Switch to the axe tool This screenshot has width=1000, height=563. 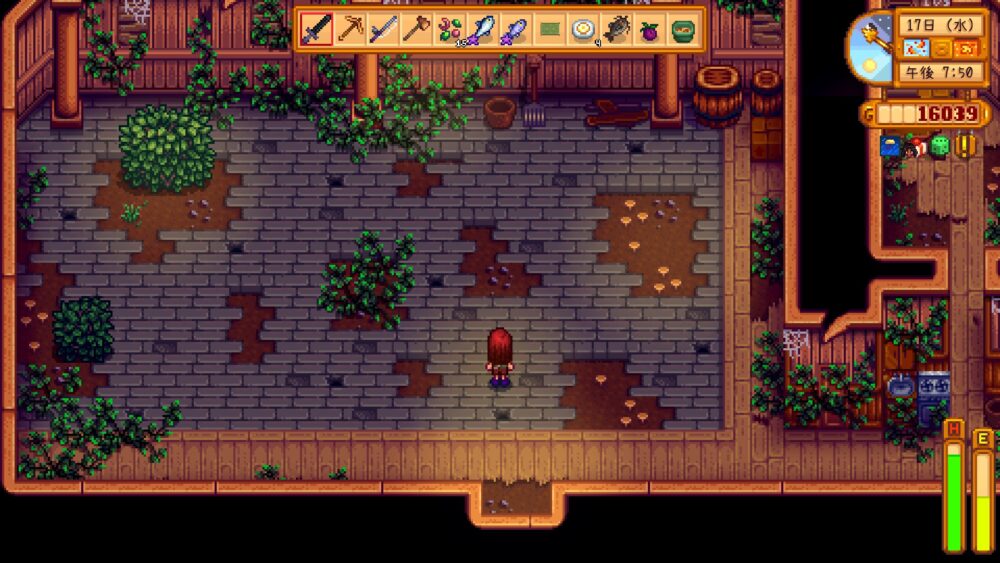pyautogui.click(x=416, y=29)
